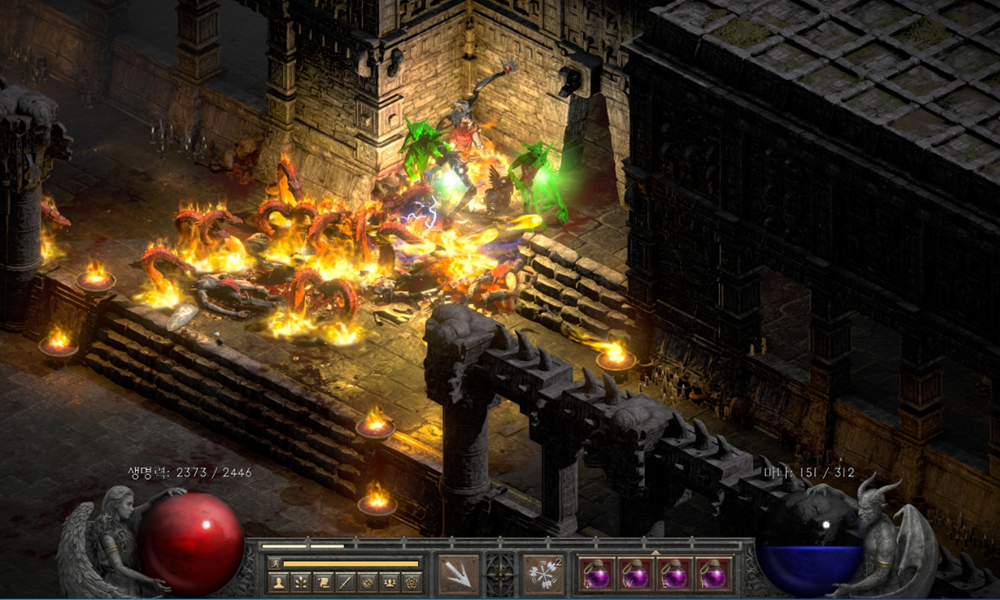1000x600 pixels.
Task: Open the inventory sword button
Action: pos(345,581)
